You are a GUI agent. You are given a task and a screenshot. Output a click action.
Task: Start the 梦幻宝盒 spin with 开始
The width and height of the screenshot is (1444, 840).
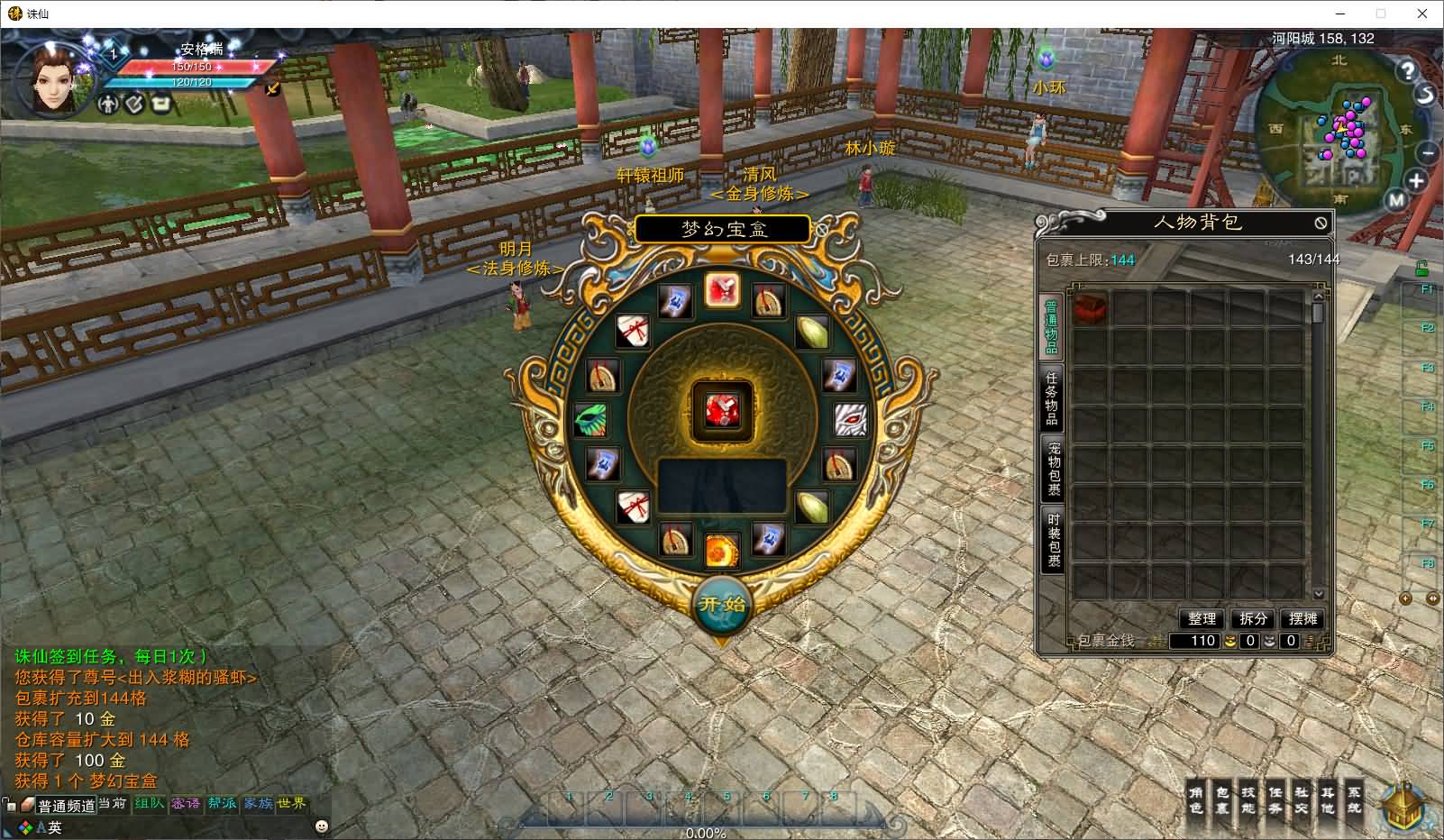pos(722,604)
